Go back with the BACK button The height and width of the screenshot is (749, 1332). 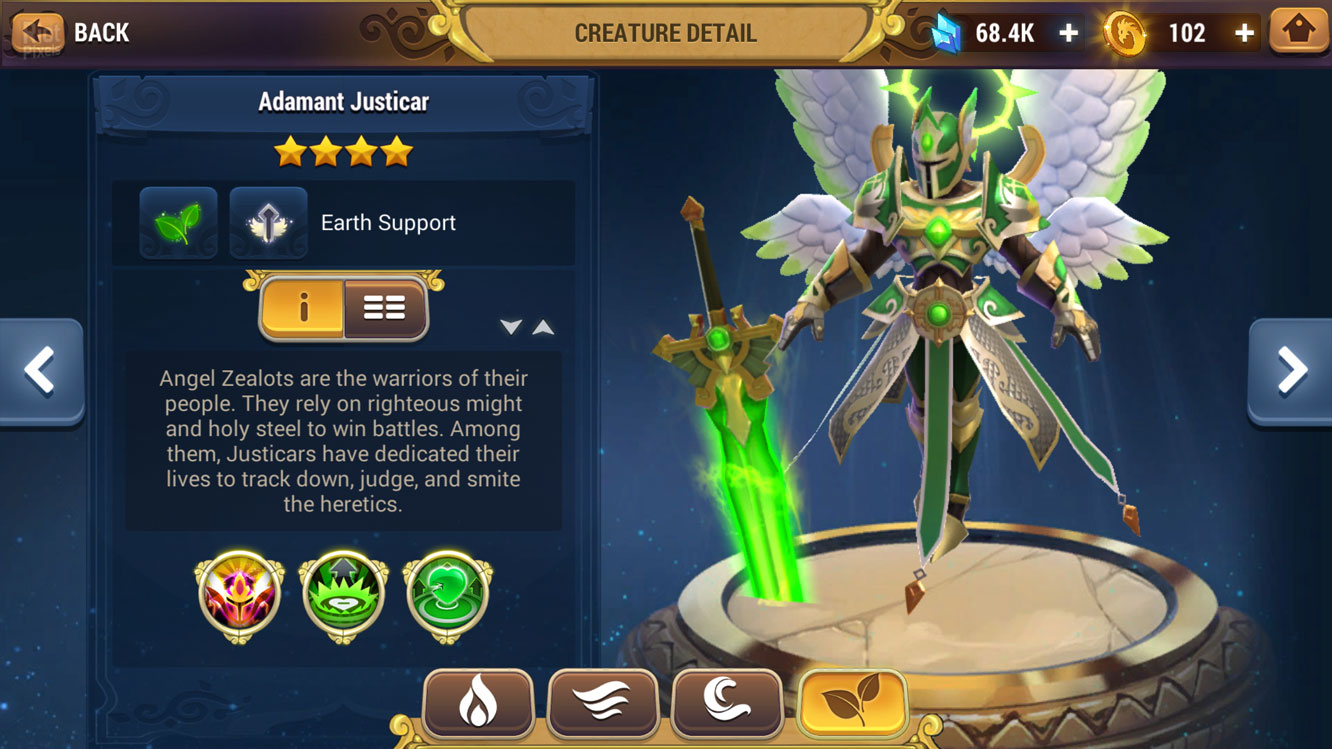(x=72, y=33)
